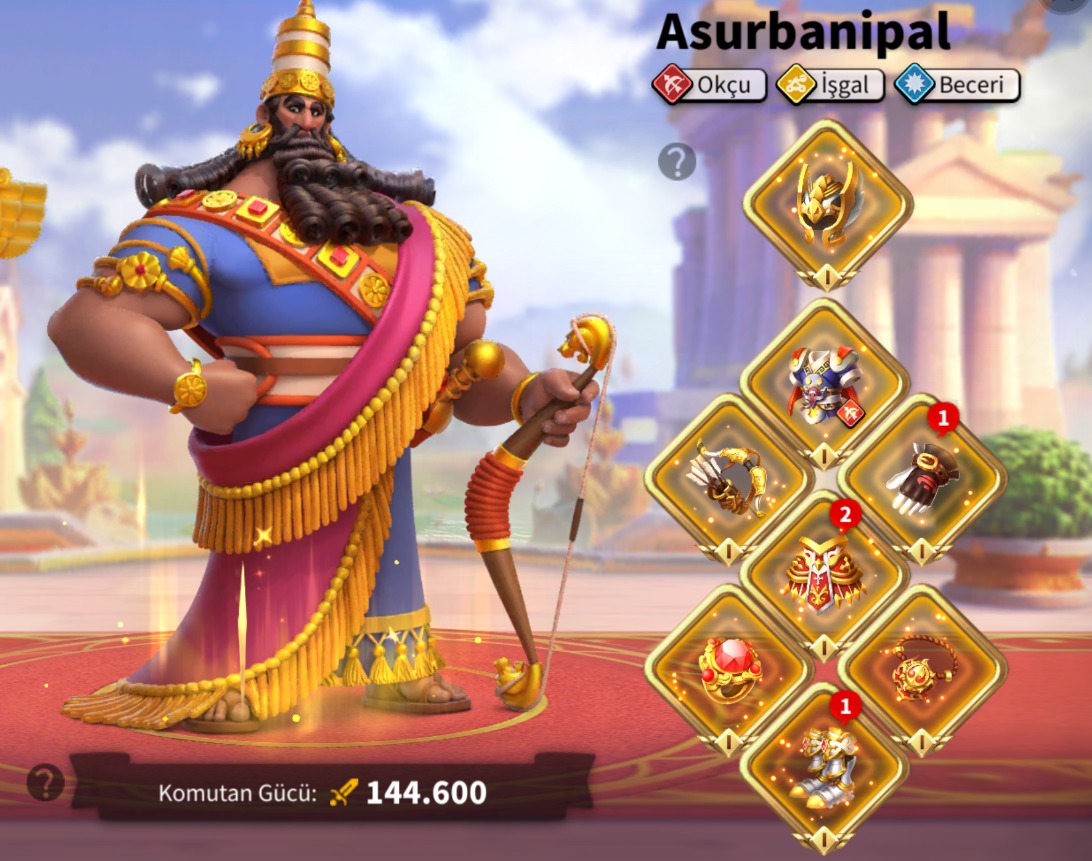Select the golden helmet equipment slot
Screen dimensions: 1092x861
coord(827,204)
